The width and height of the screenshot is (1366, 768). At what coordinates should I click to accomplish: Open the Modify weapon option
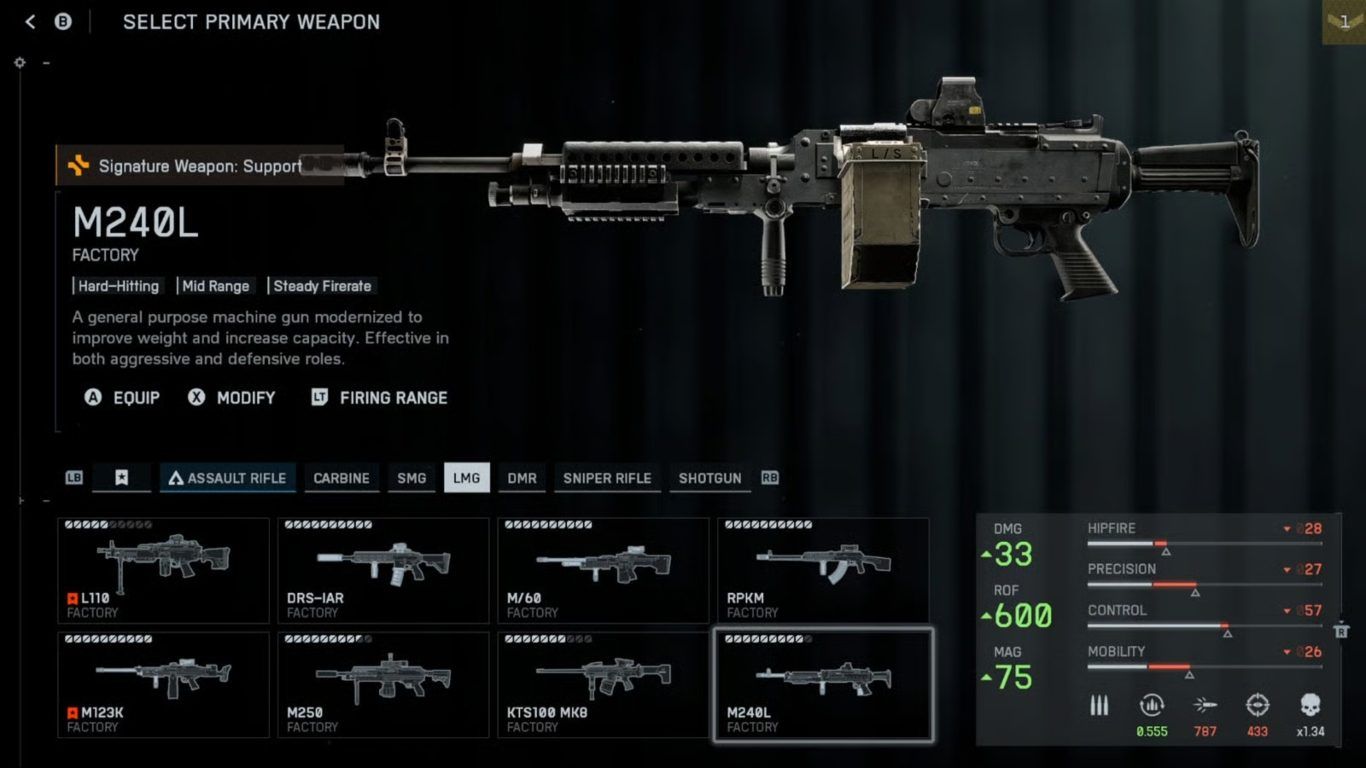tap(232, 398)
